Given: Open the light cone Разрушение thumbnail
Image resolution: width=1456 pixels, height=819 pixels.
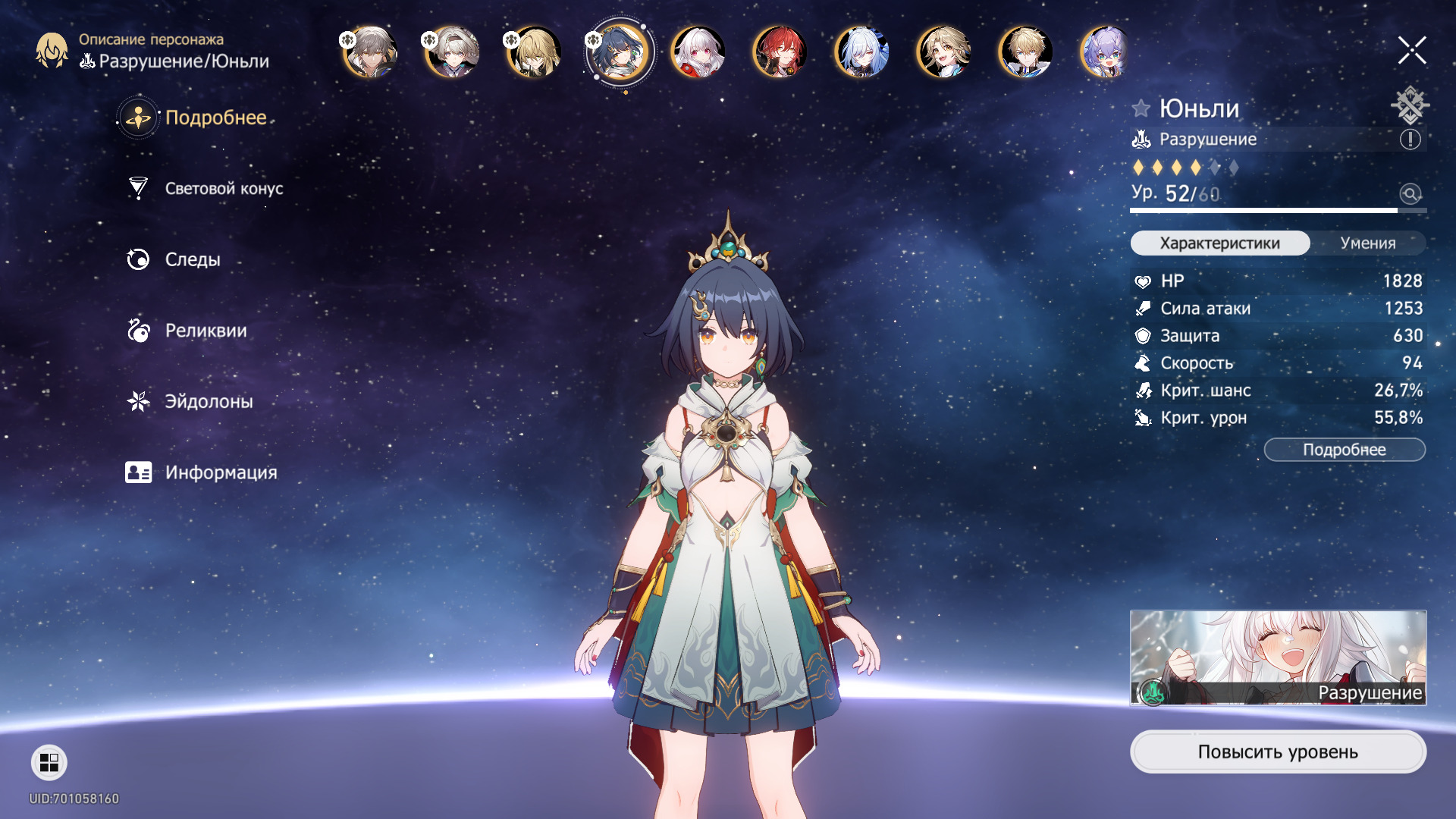Looking at the screenshot, I should tap(1278, 657).
